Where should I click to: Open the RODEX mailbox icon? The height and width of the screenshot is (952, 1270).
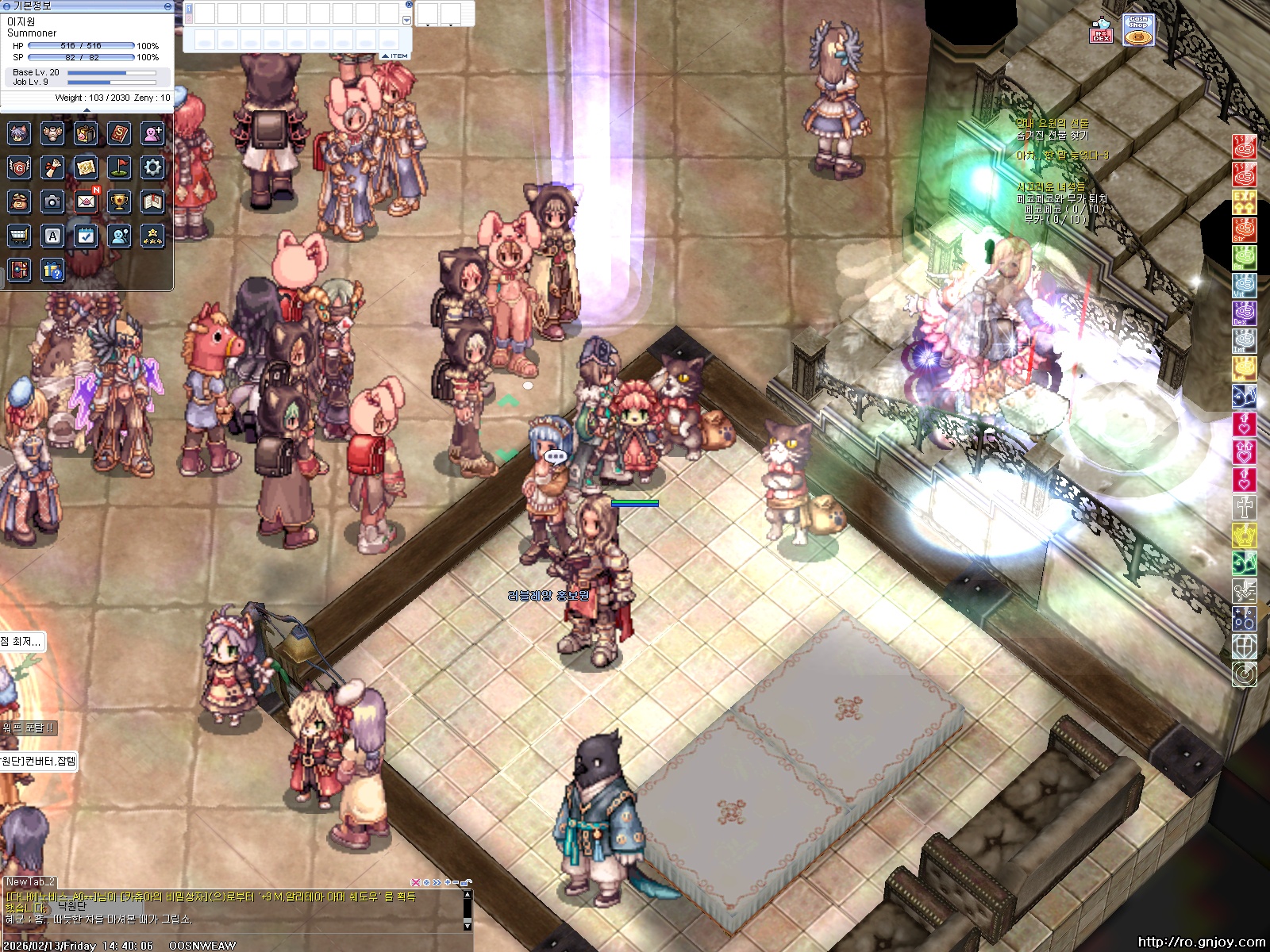1101,31
